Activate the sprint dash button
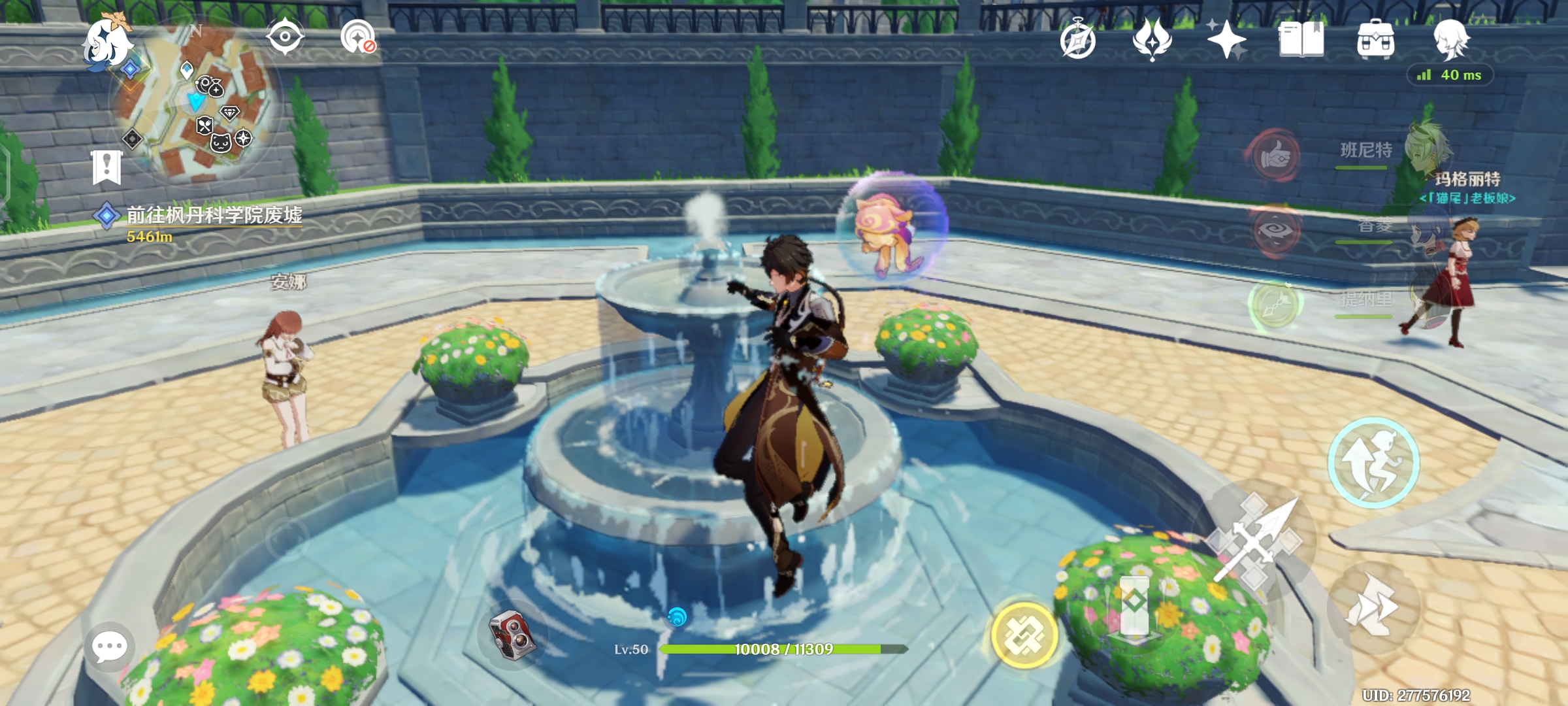1568x706 pixels. click(x=1373, y=608)
